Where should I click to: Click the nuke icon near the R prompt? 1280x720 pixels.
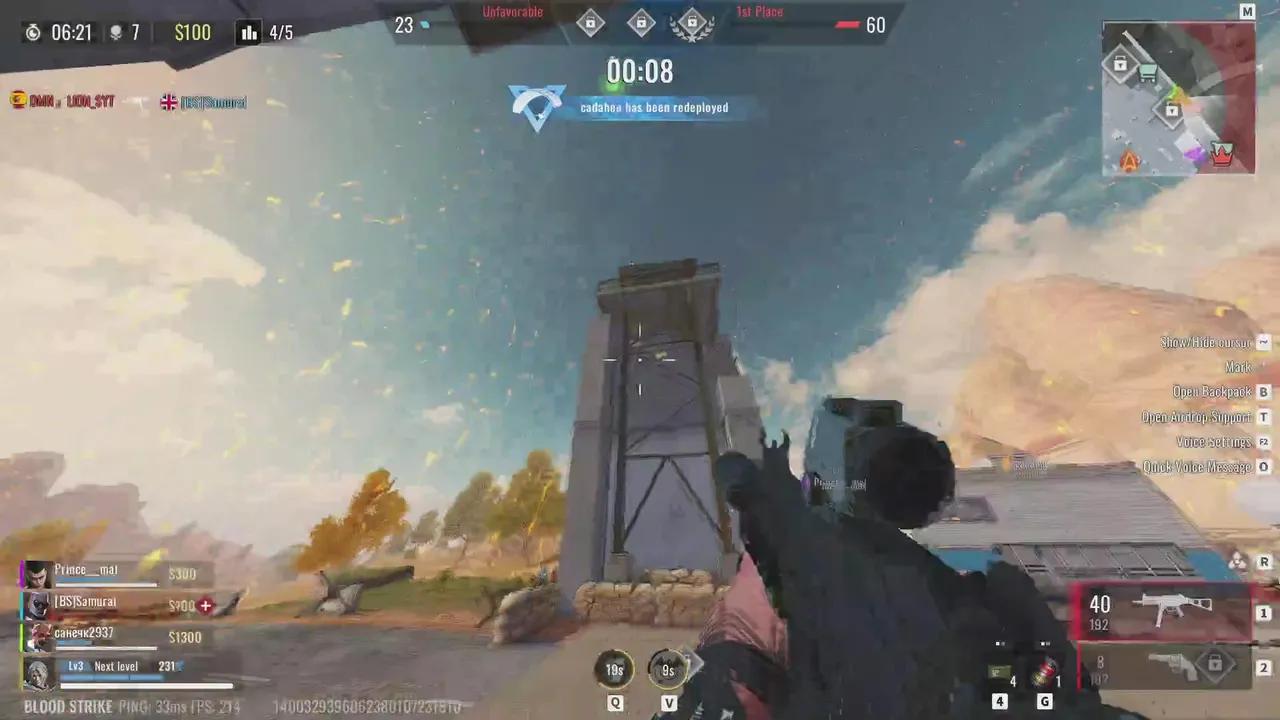point(1238,562)
